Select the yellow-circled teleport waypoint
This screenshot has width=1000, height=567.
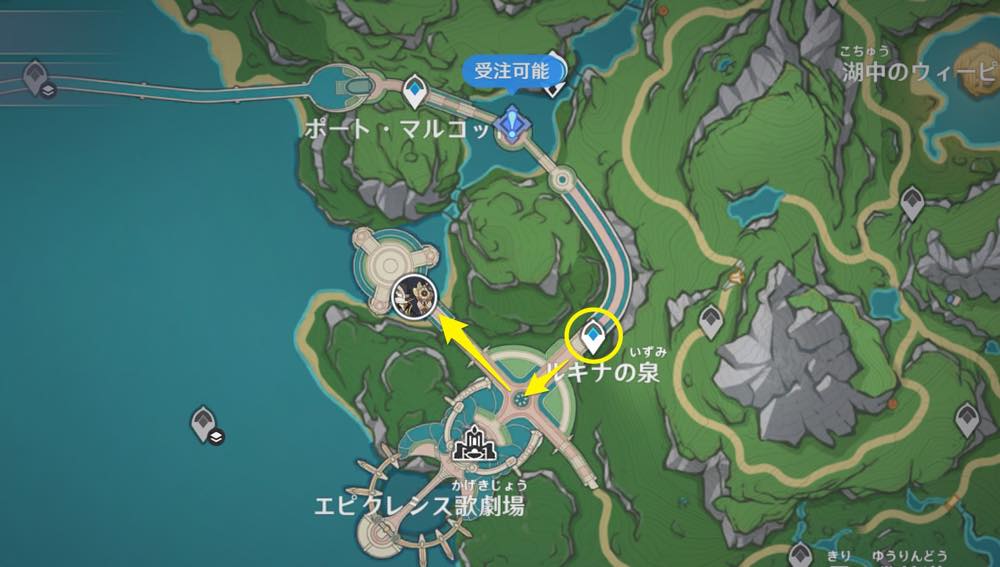tap(593, 338)
